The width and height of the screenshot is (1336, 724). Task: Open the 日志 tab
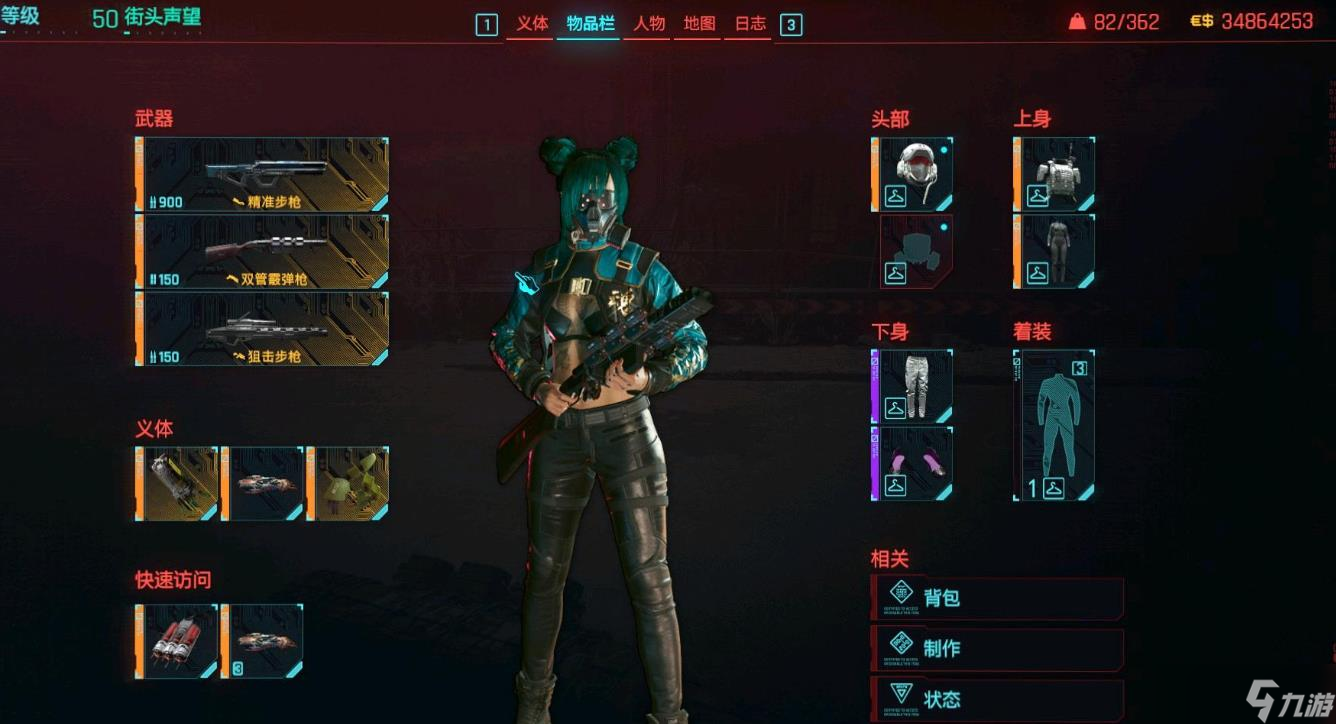(x=750, y=24)
